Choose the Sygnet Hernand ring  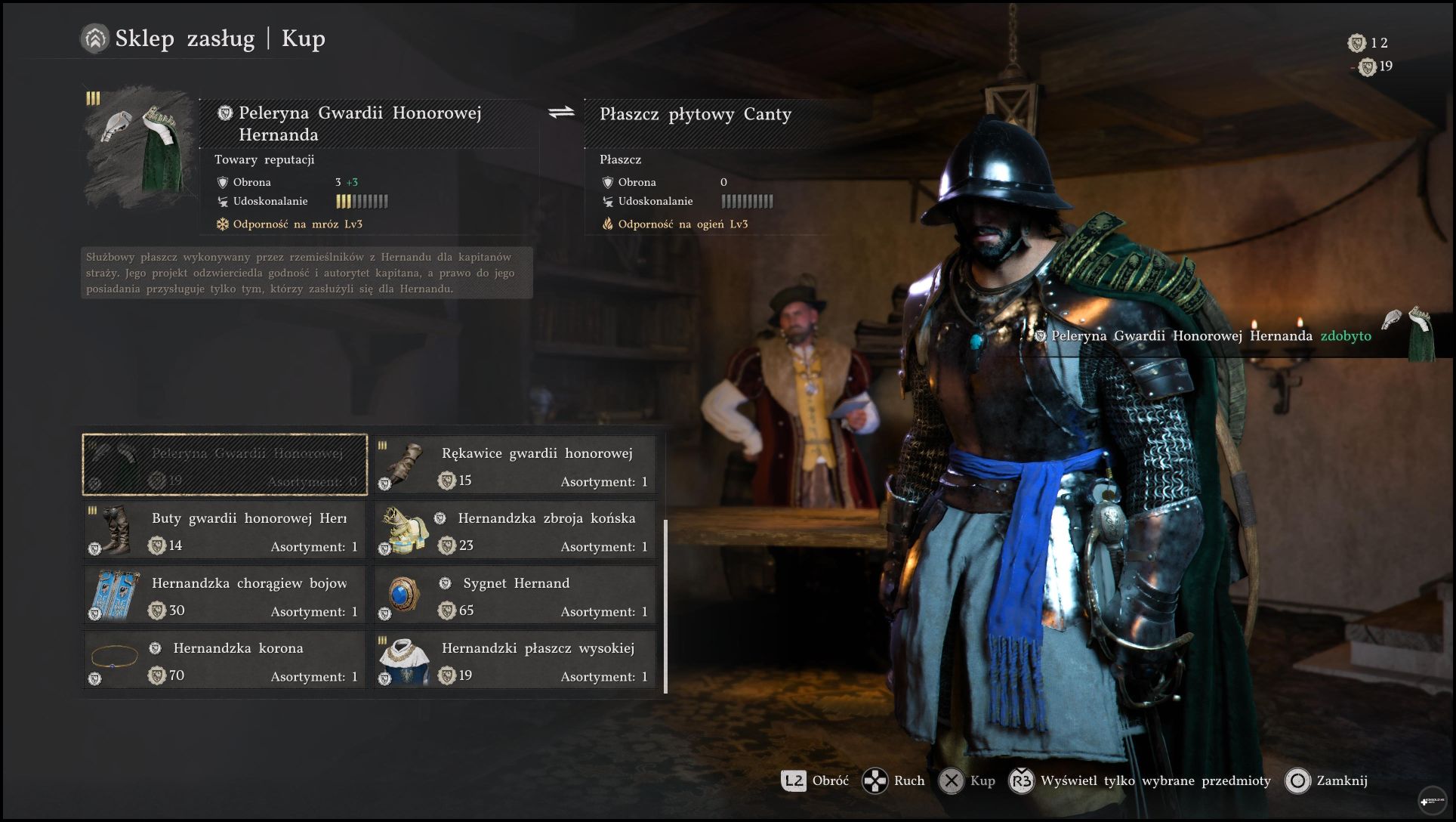(515, 595)
